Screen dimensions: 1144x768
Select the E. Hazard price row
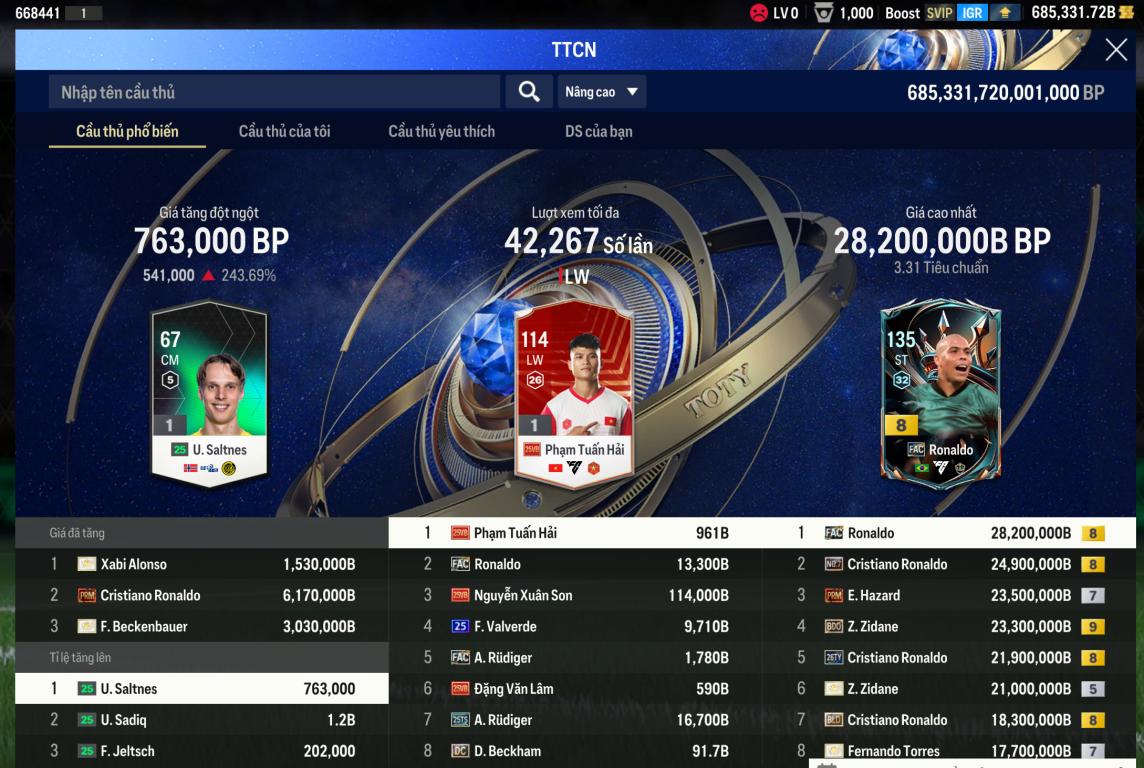coord(948,595)
